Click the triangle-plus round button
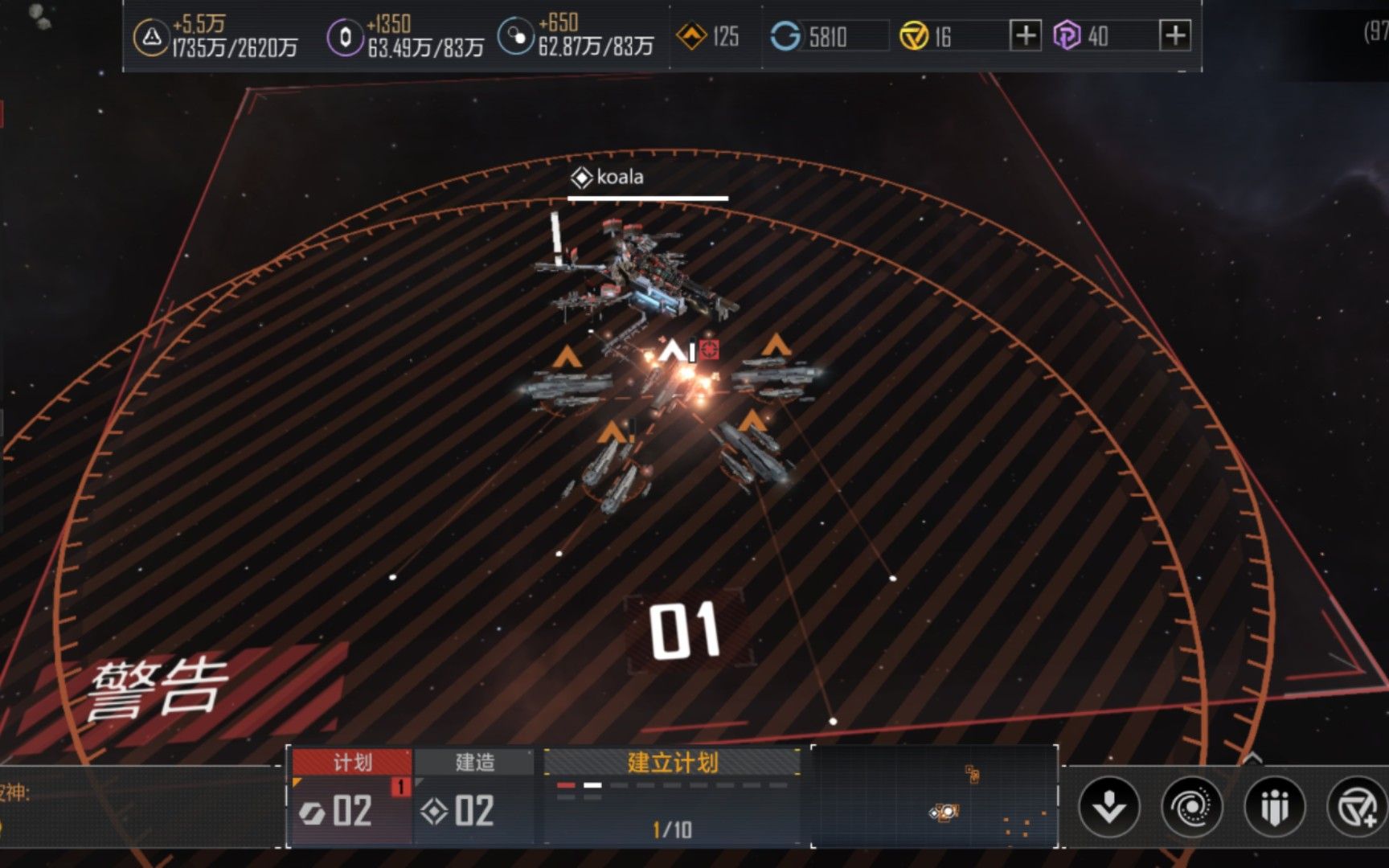This screenshot has height=868, width=1389. 1357,806
